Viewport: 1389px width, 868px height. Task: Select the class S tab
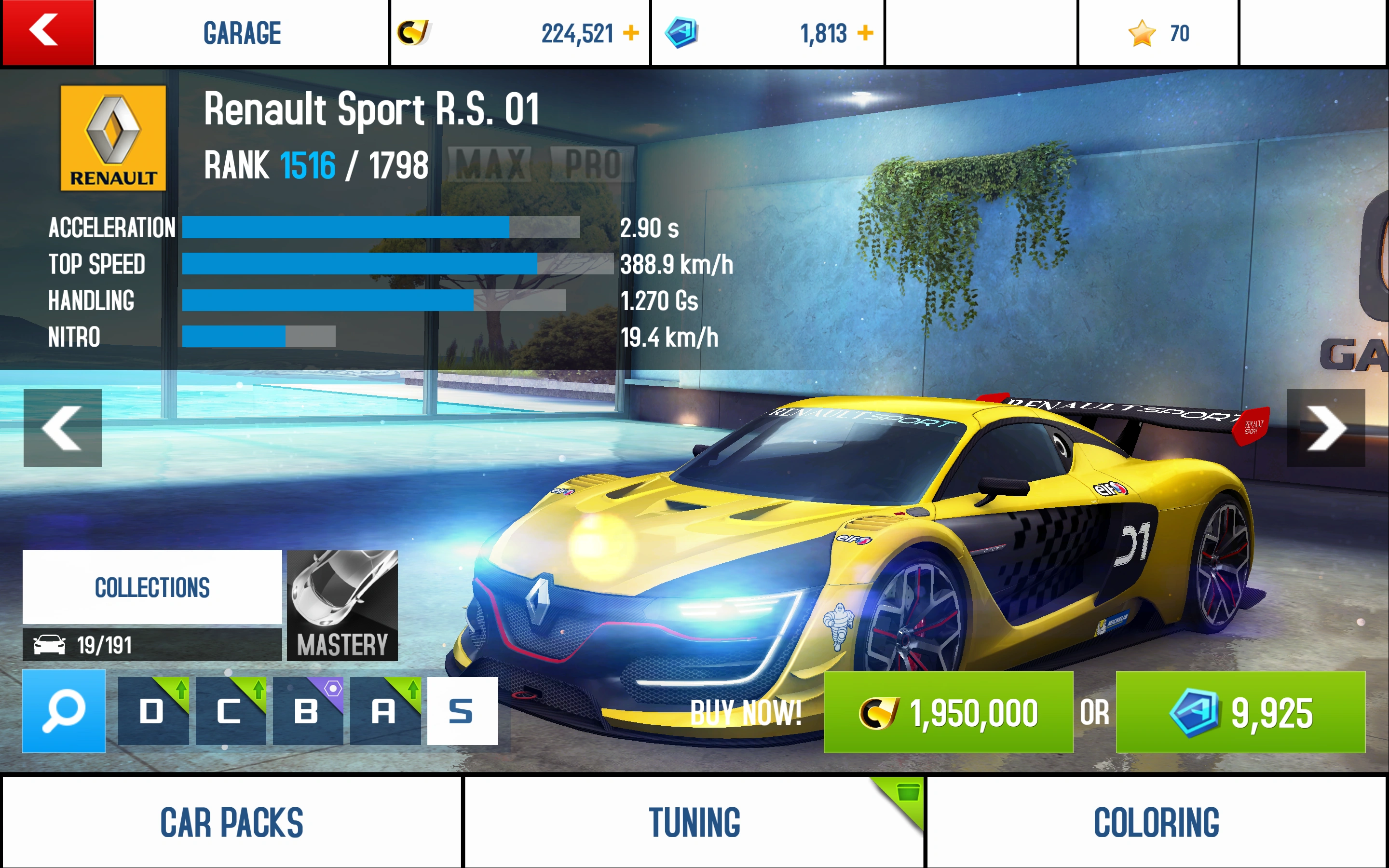[x=462, y=712]
